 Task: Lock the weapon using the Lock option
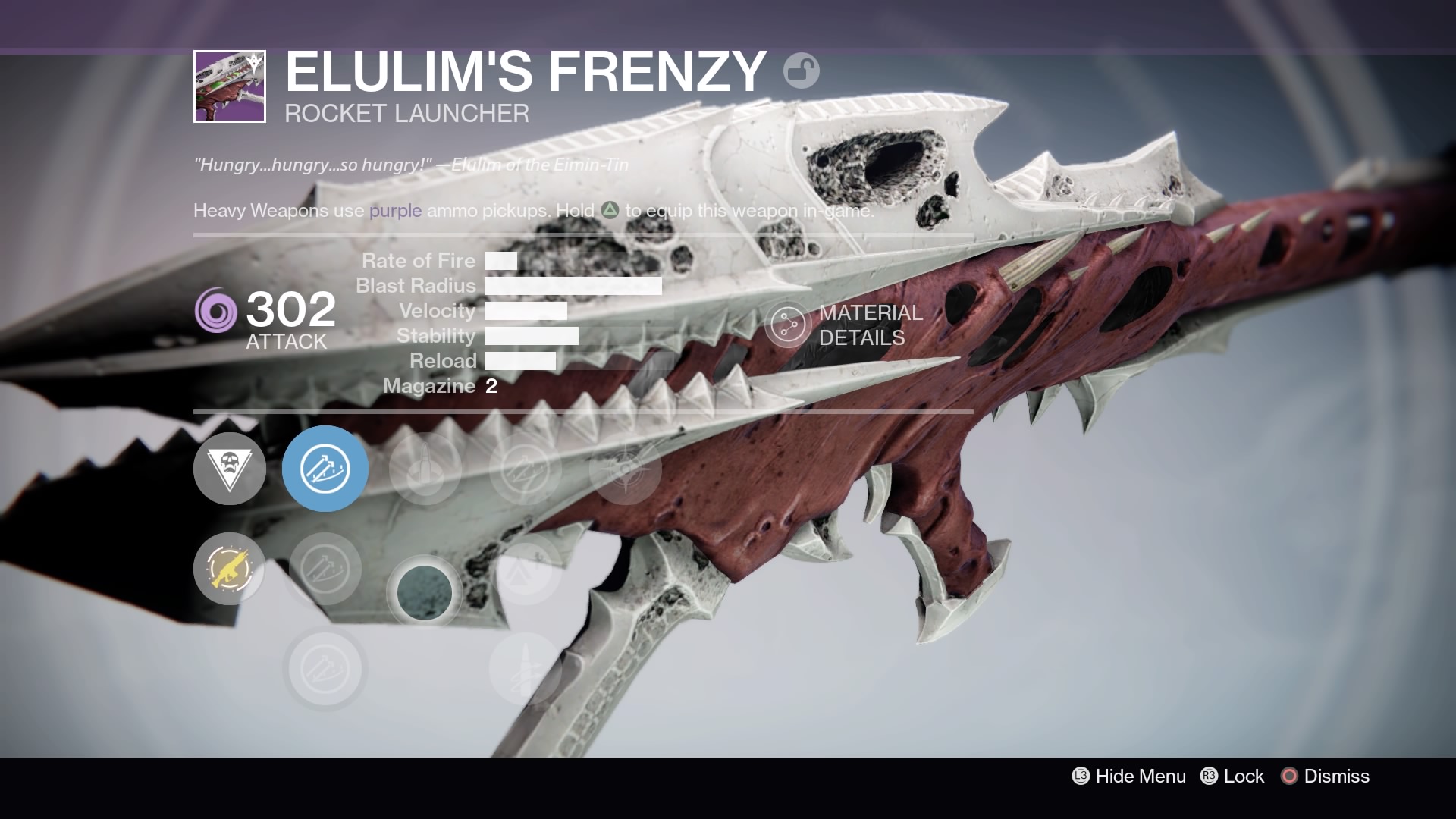tap(1232, 776)
